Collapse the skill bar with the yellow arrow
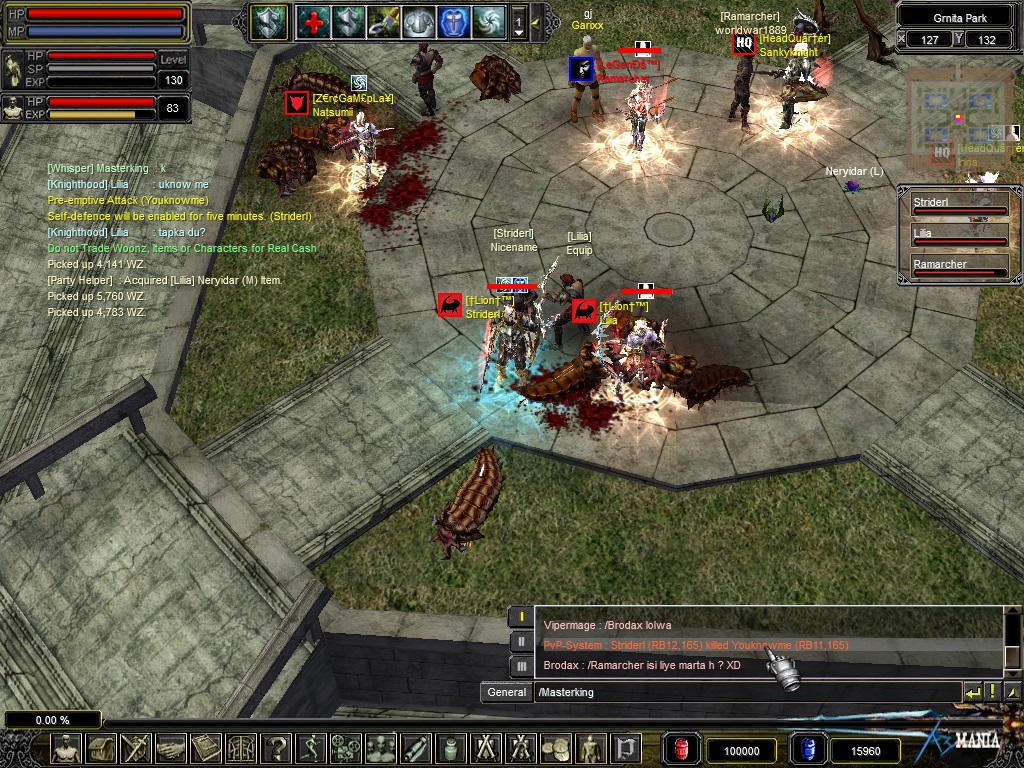This screenshot has height=768, width=1024. pyautogui.click(x=536, y=22)
